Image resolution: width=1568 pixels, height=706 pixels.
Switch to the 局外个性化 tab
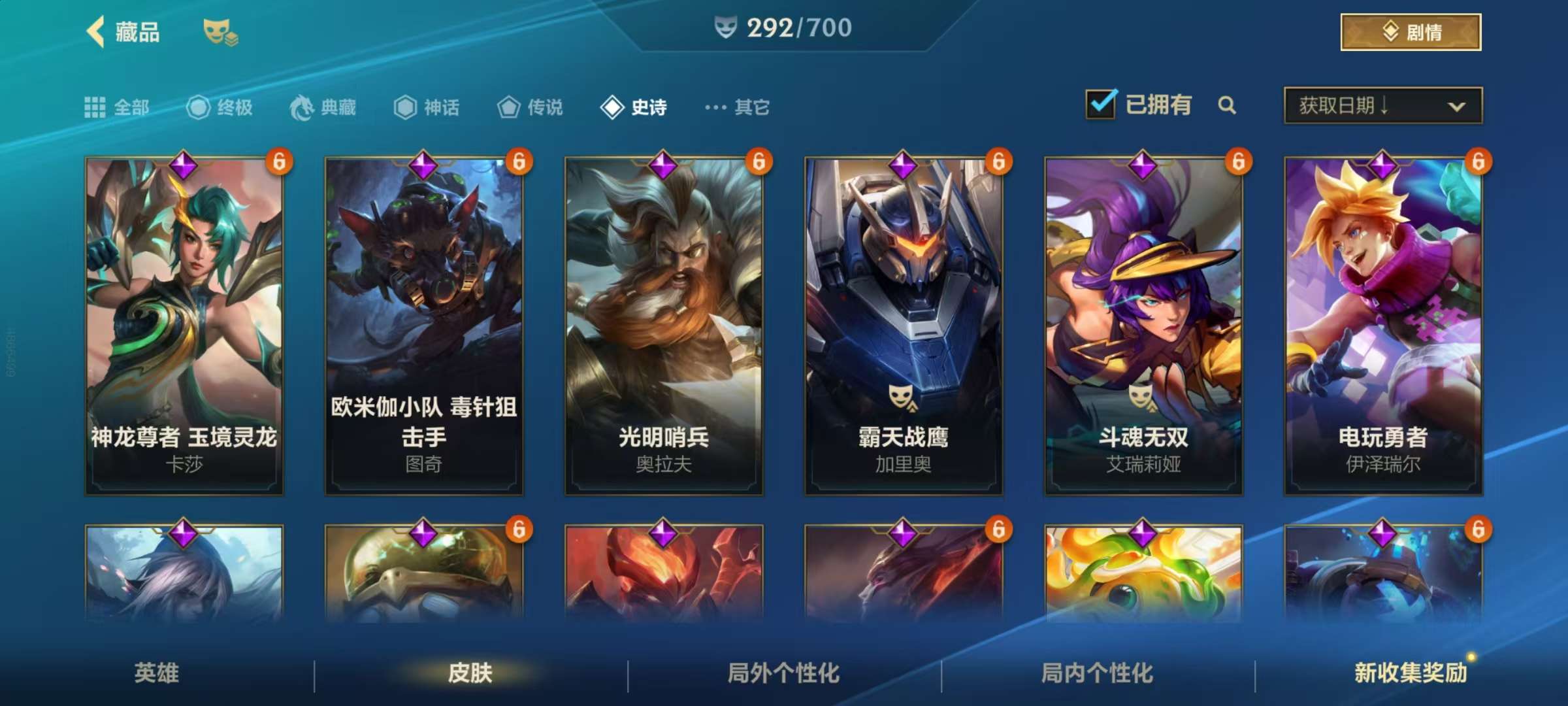click(784, 673)
